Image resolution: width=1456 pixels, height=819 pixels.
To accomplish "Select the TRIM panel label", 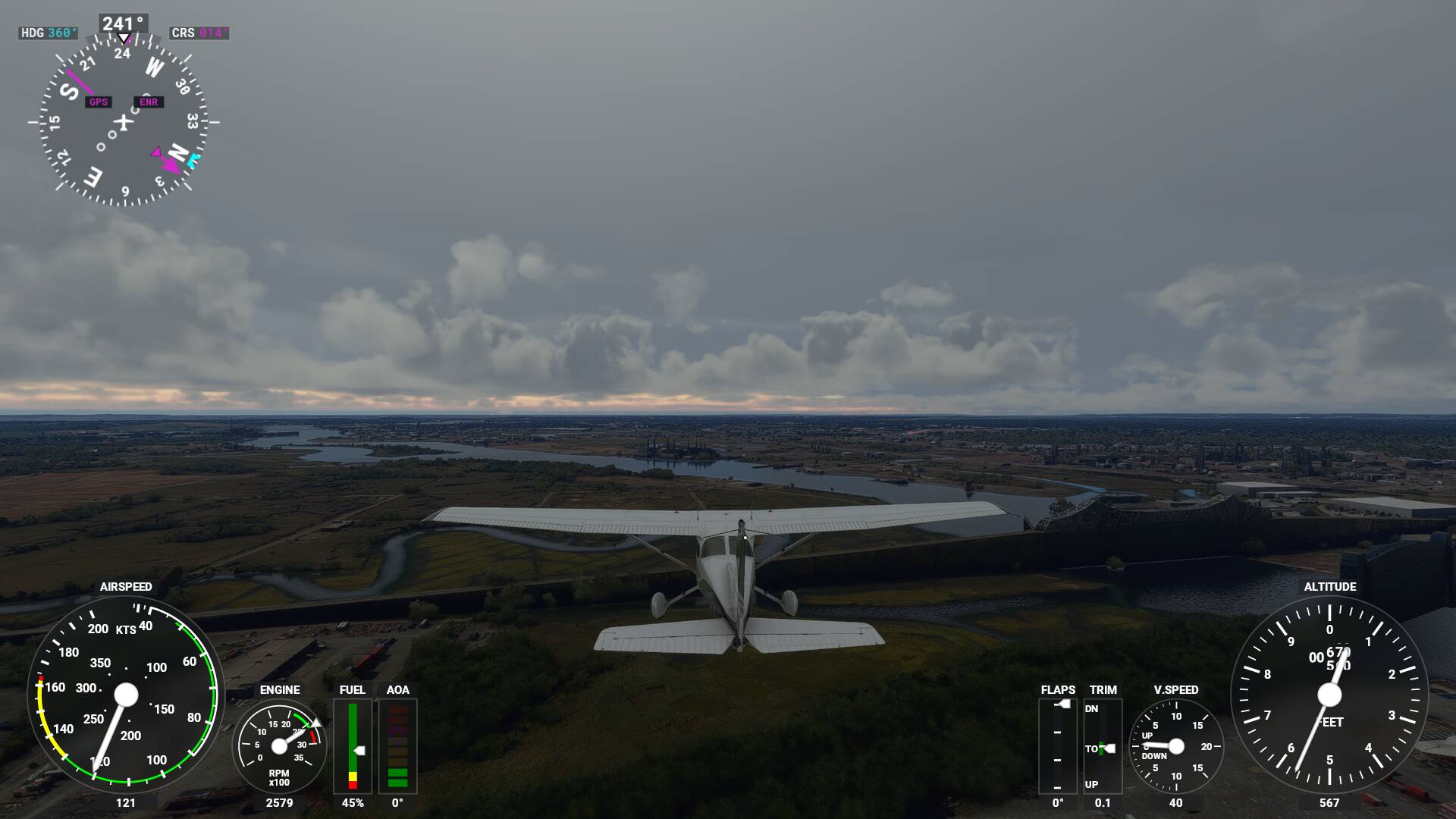I will click(x=1103, y=689).
